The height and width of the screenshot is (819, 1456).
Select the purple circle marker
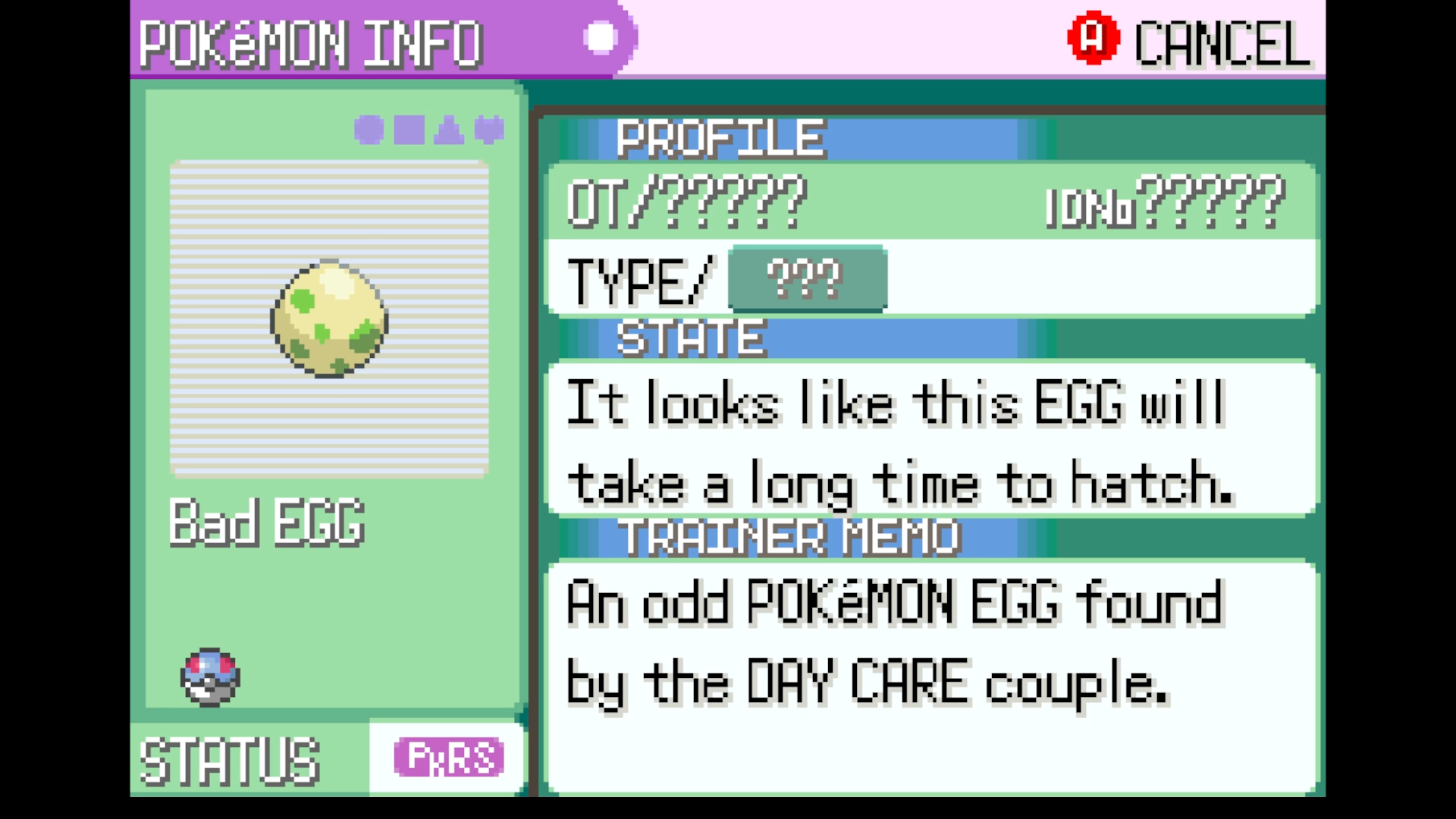369,129
